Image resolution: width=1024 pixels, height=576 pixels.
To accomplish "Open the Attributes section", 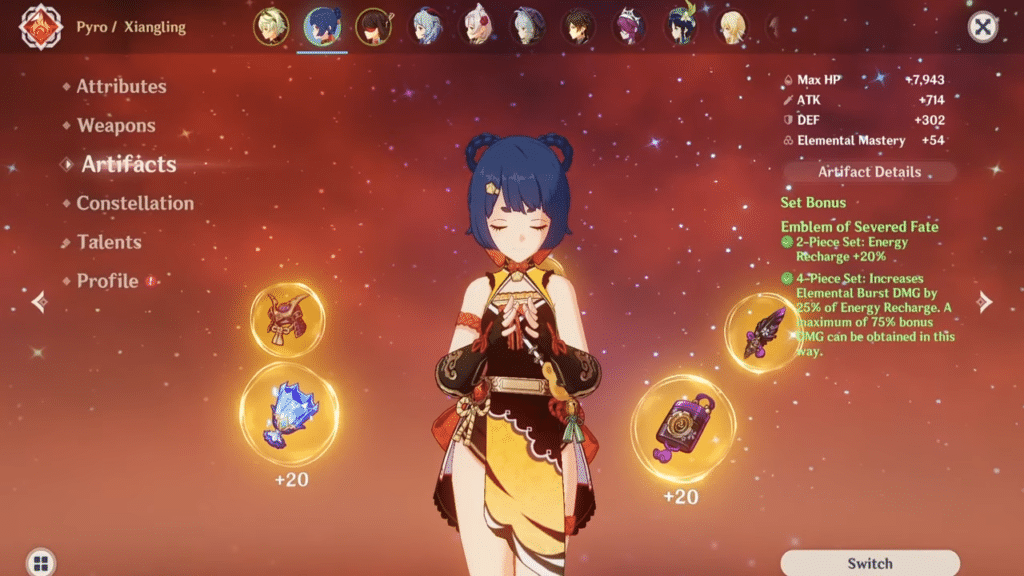I will [x=121, y=87].
